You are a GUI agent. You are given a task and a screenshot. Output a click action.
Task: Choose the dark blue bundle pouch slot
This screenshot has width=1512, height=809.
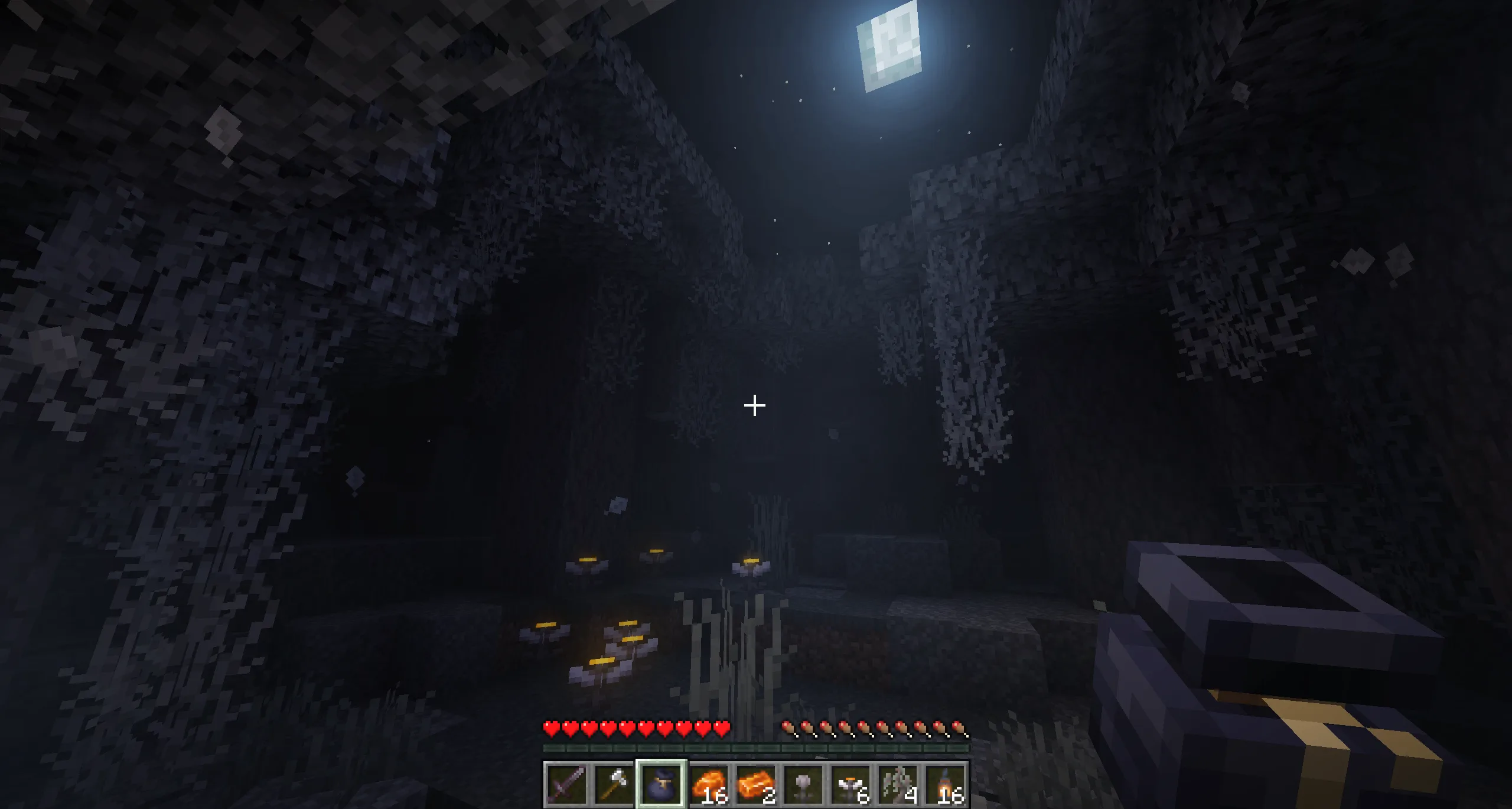tap(661, 784)
